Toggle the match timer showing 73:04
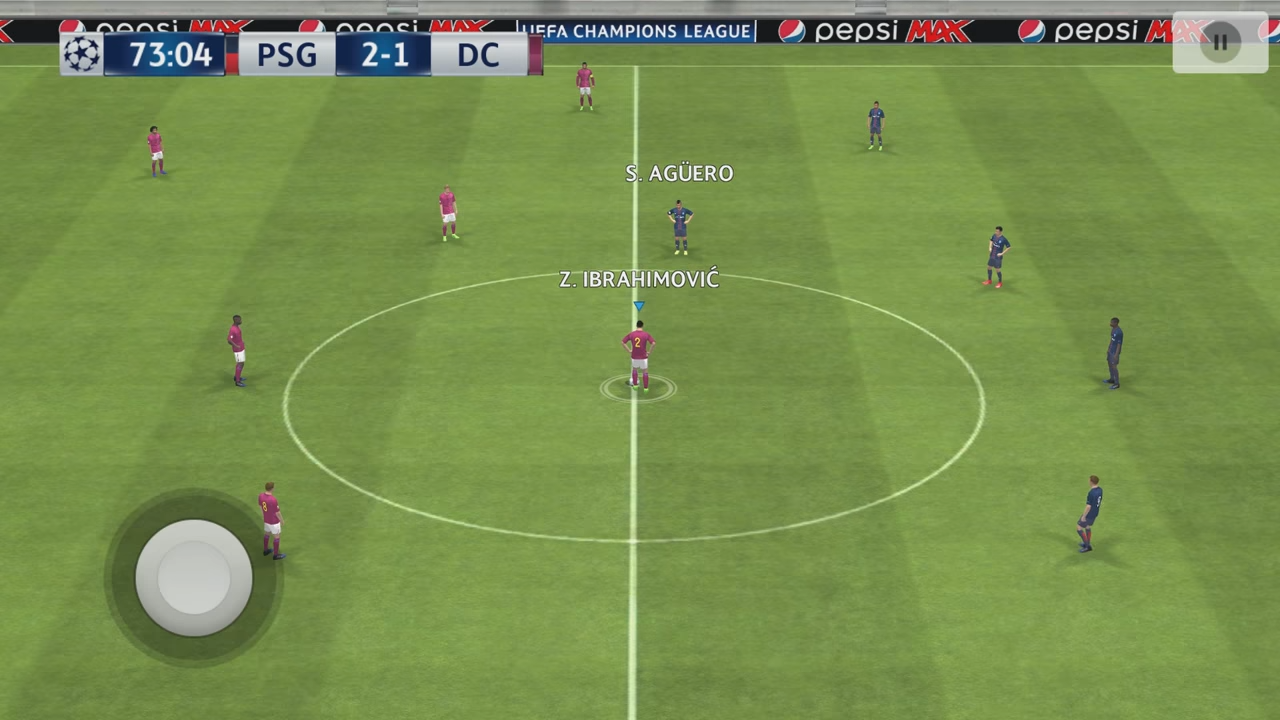 pyautogui.click(x=173, y=55)
